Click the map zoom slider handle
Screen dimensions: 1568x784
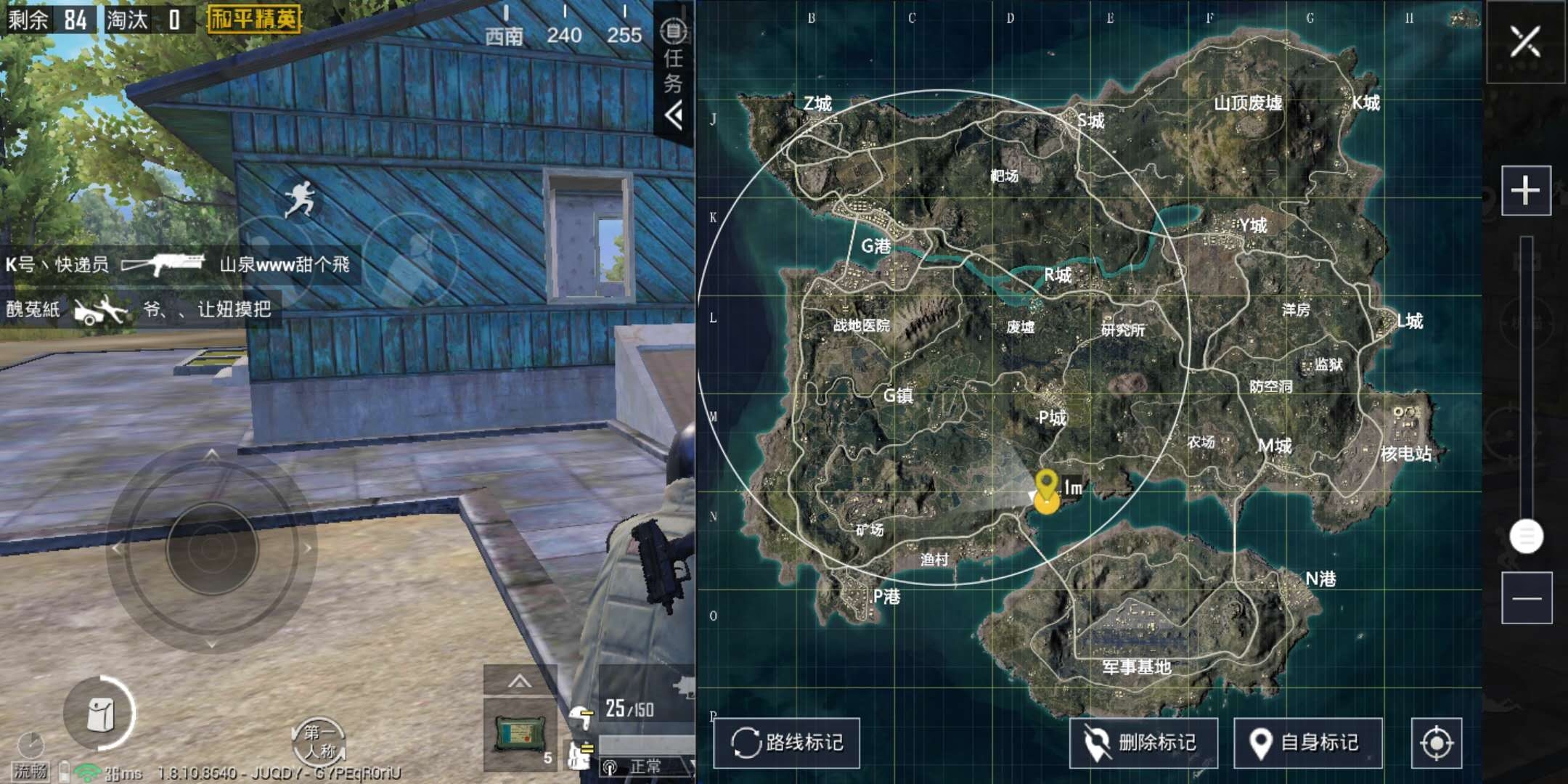[x=1526, y=536]
